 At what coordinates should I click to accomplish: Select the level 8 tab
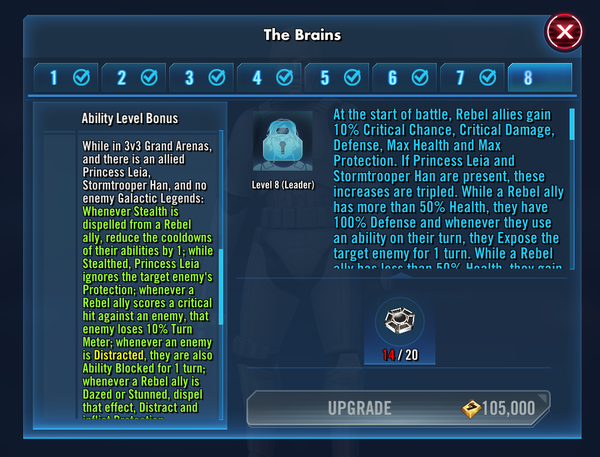tap(540, 77)
